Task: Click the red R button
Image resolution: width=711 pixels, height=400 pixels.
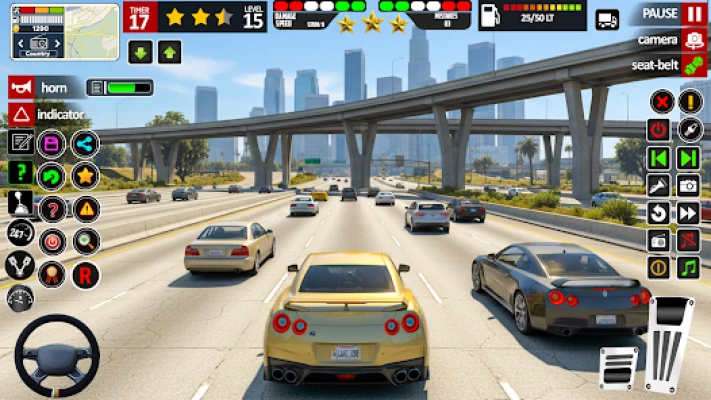Action: [x=85, y=272]
